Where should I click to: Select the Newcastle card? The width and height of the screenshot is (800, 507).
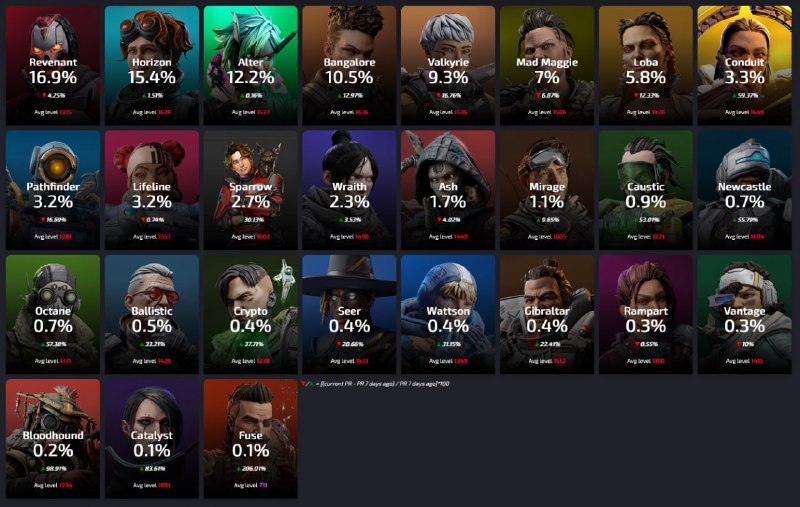(745, 190)
